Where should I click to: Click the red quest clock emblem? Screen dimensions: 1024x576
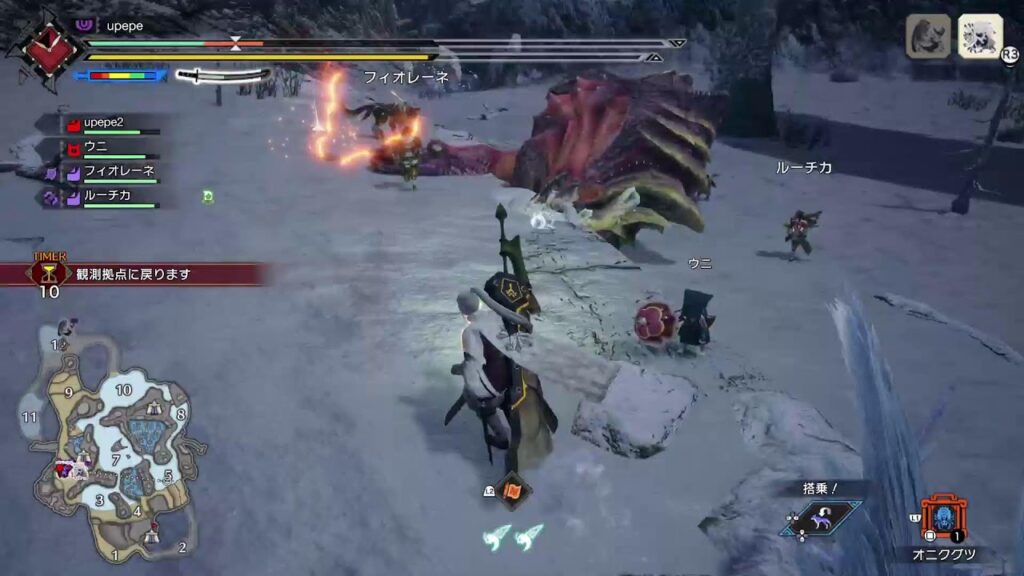(x=40, y=49)
